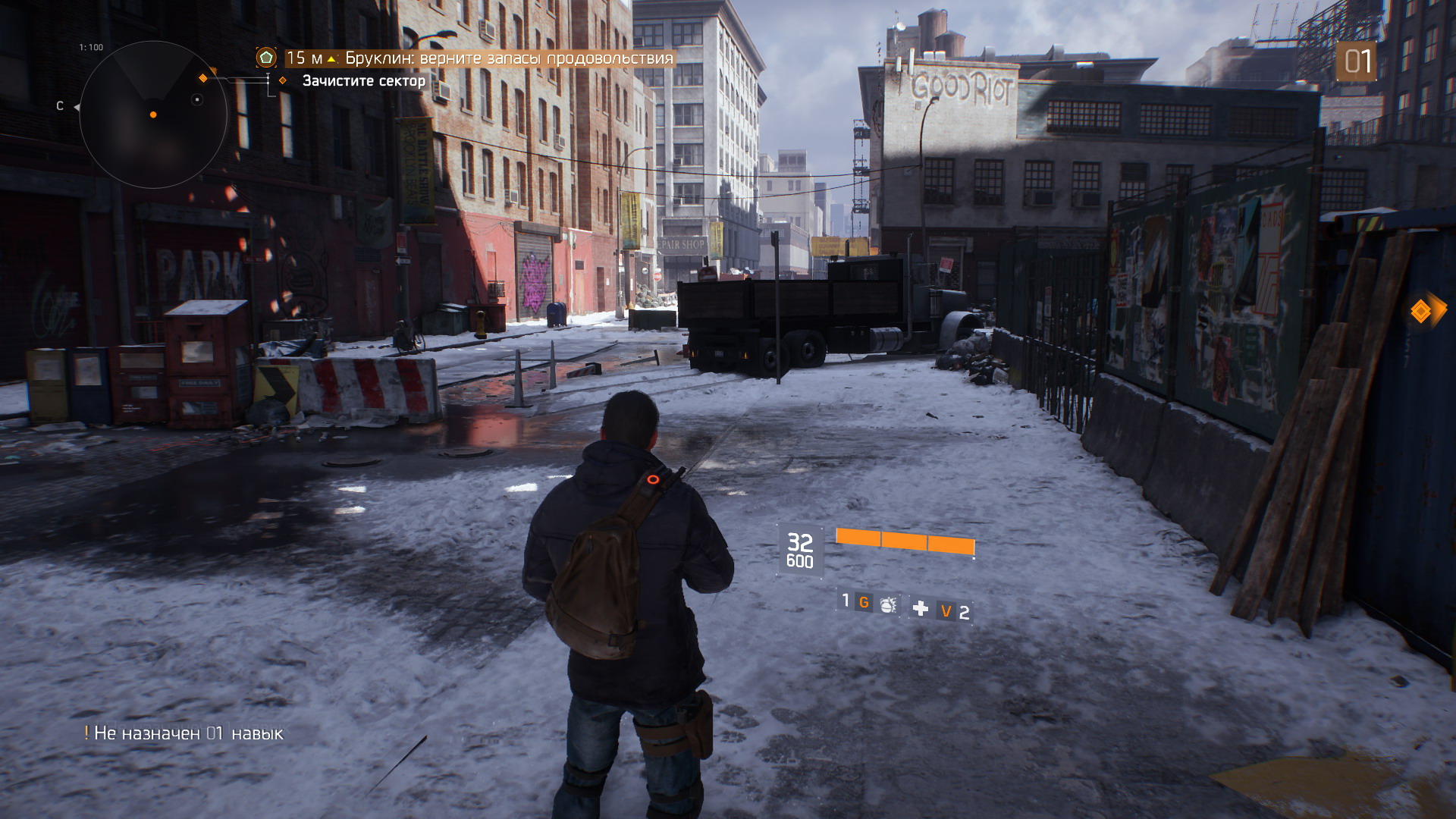Use the medkit cross icon
The height and width of the screenshot is (819, 1456).
tap(921, 608)
